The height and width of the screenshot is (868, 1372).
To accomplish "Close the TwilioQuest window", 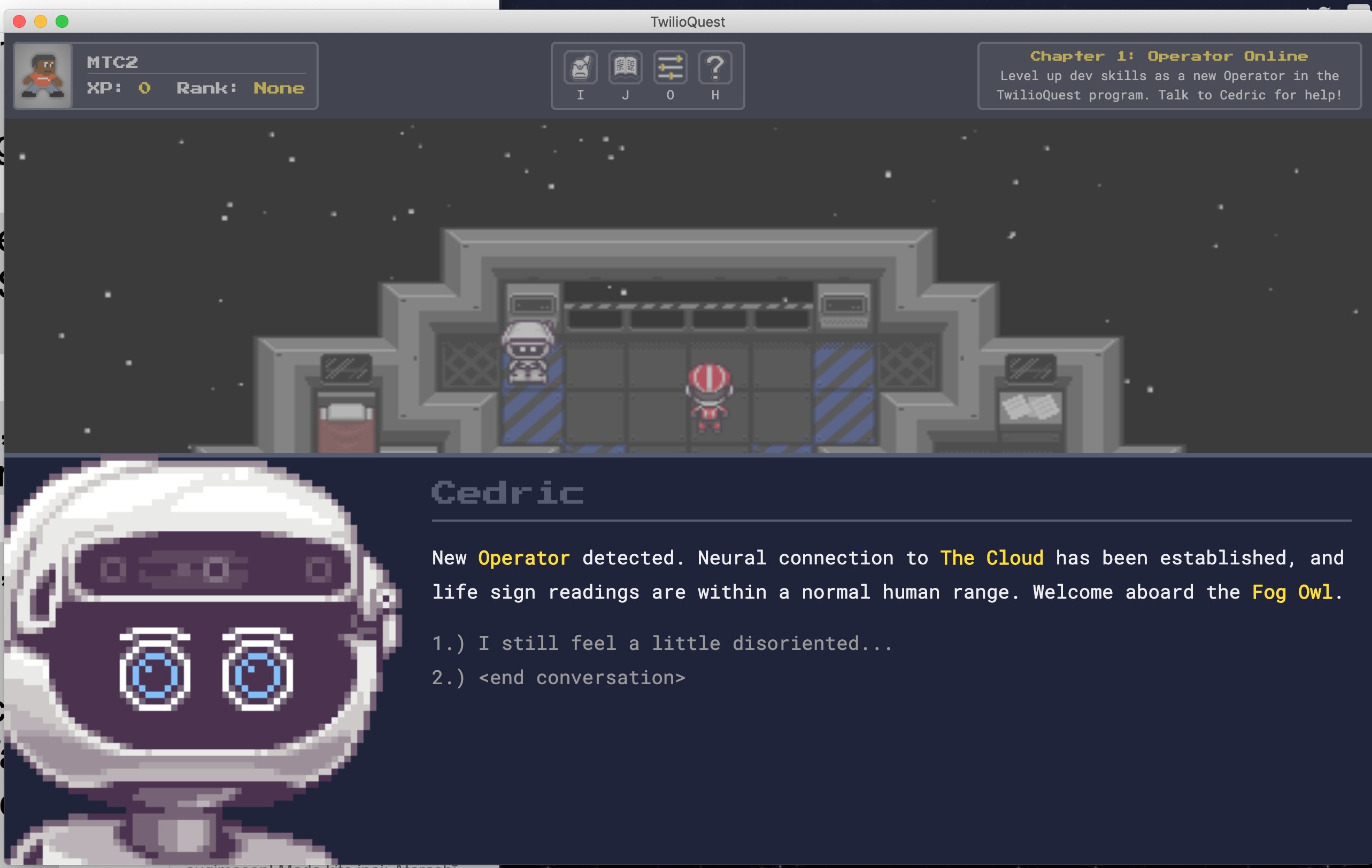I will point(19,21).
